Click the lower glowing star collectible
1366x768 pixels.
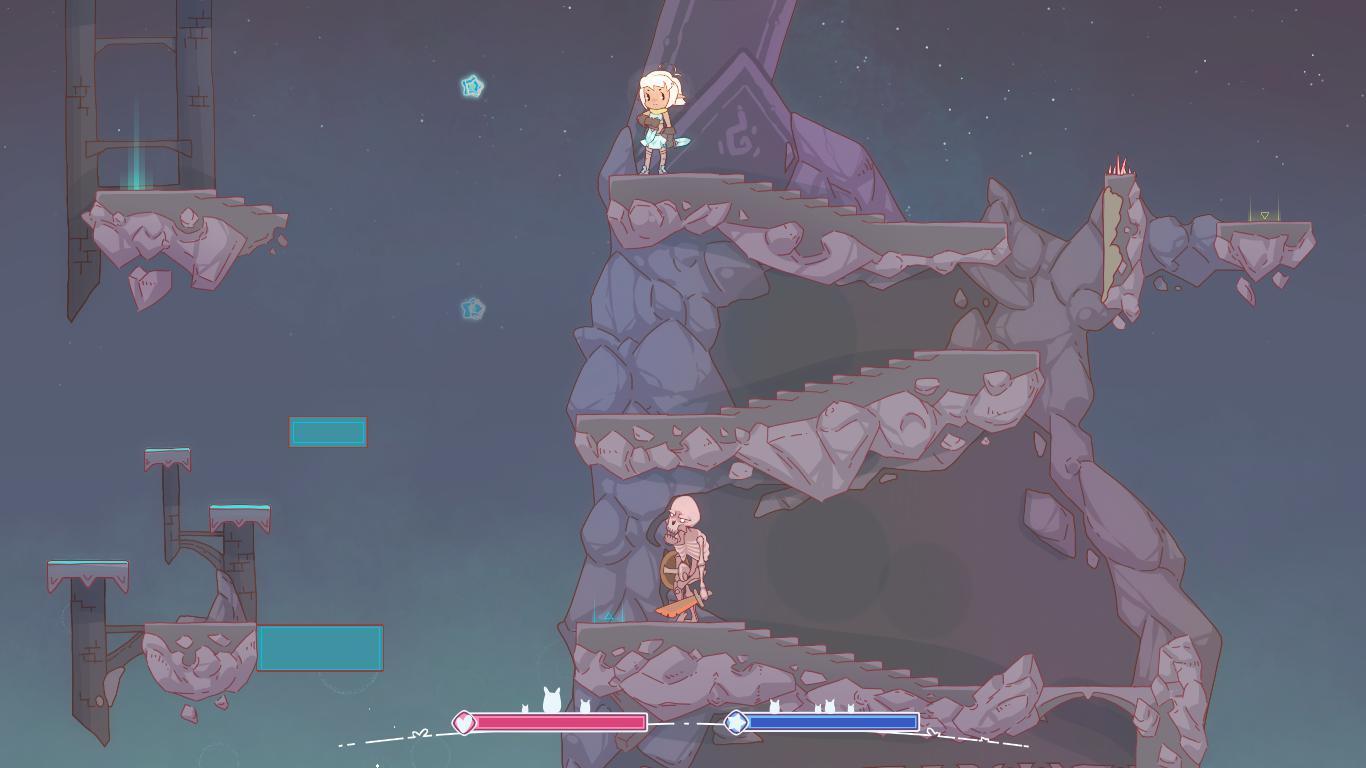(473, 309)
